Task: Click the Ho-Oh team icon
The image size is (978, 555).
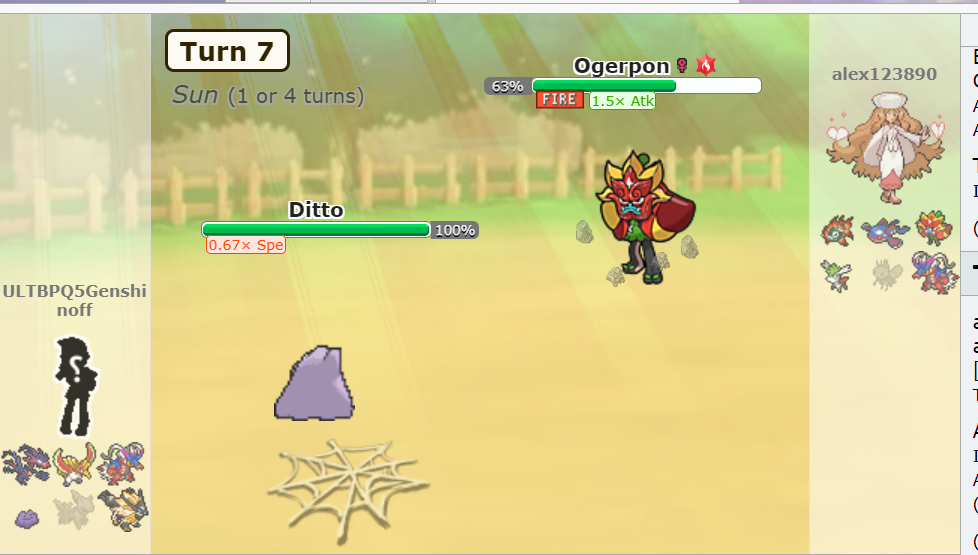Action: (75, 465)
